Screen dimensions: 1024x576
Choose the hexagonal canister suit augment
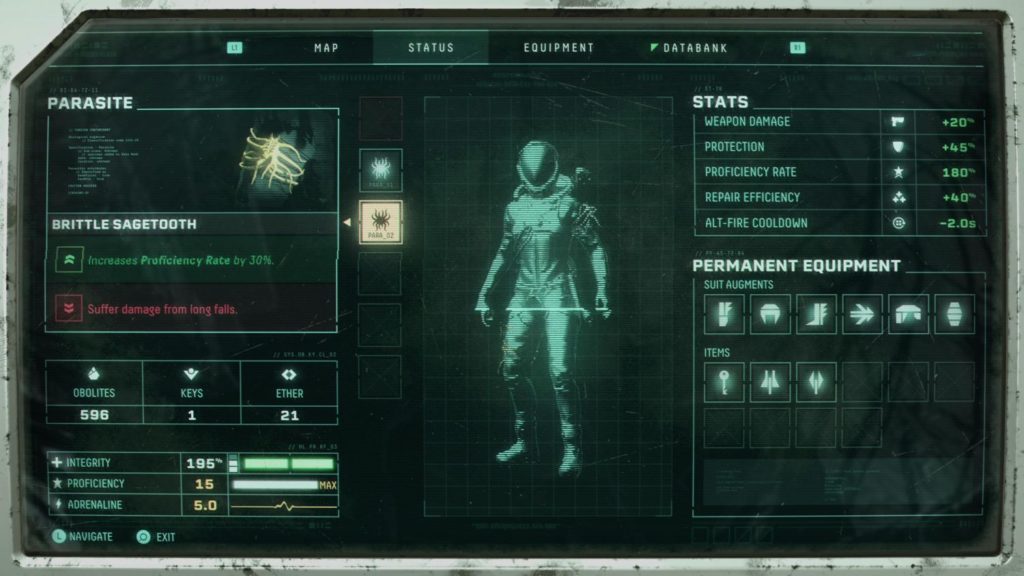point(954,314)
